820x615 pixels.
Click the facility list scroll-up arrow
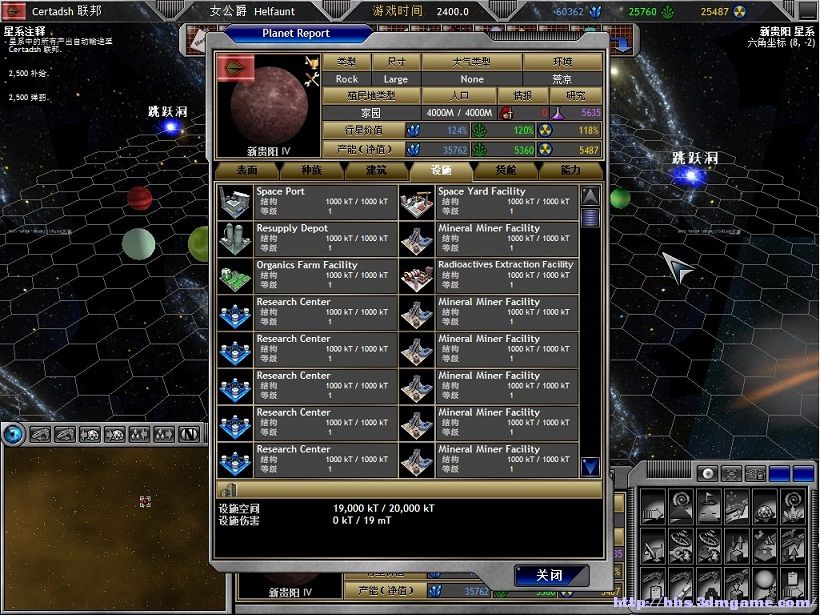click(590, 196)
